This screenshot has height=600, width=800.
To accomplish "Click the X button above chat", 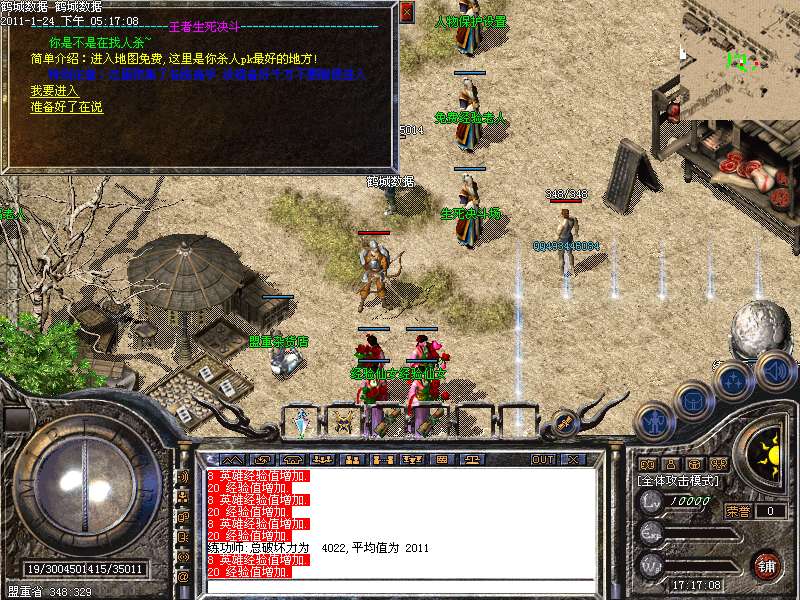I will click(x=573, y=459).
